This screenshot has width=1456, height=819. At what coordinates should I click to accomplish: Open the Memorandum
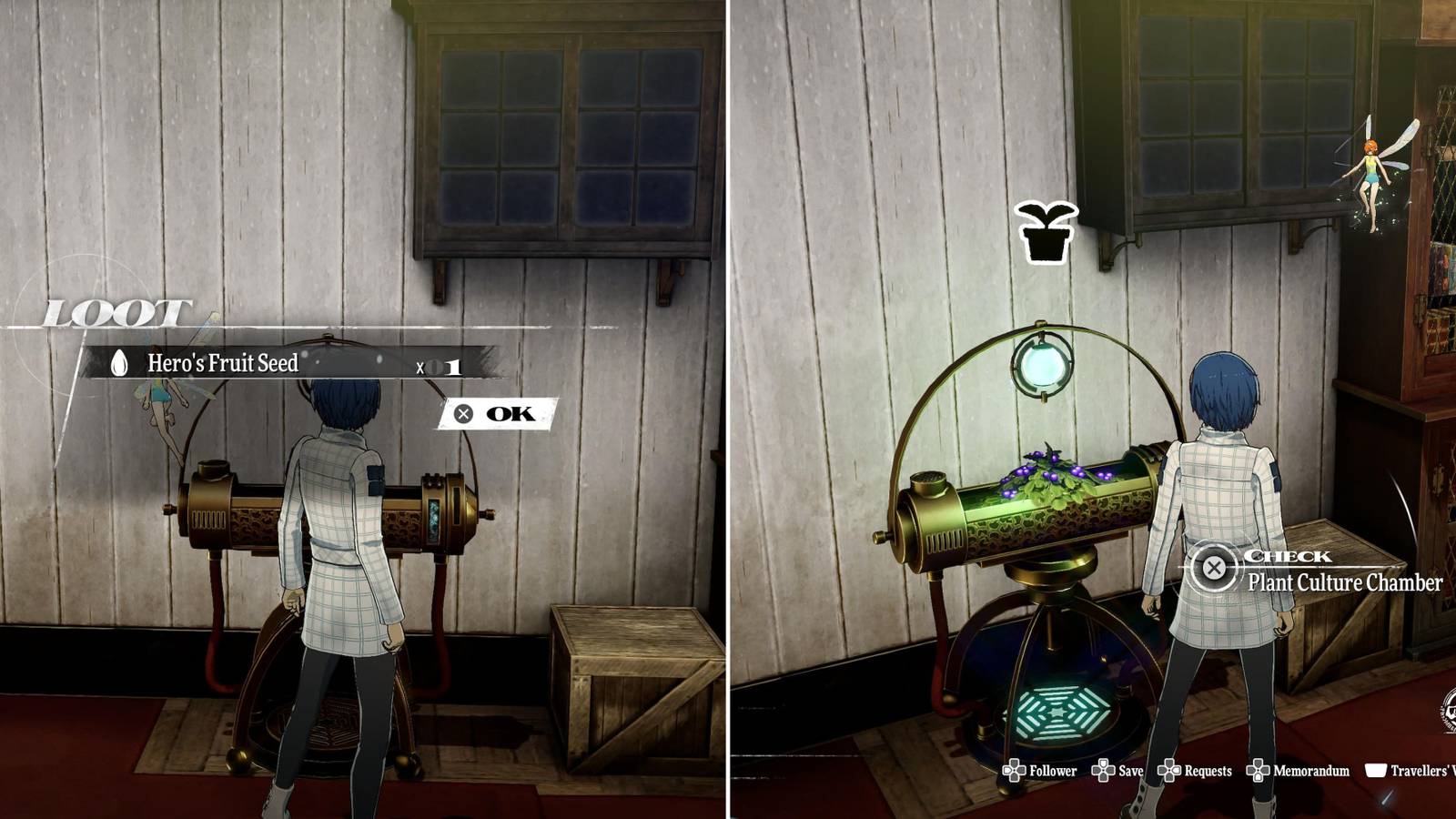coord(1260,770)
